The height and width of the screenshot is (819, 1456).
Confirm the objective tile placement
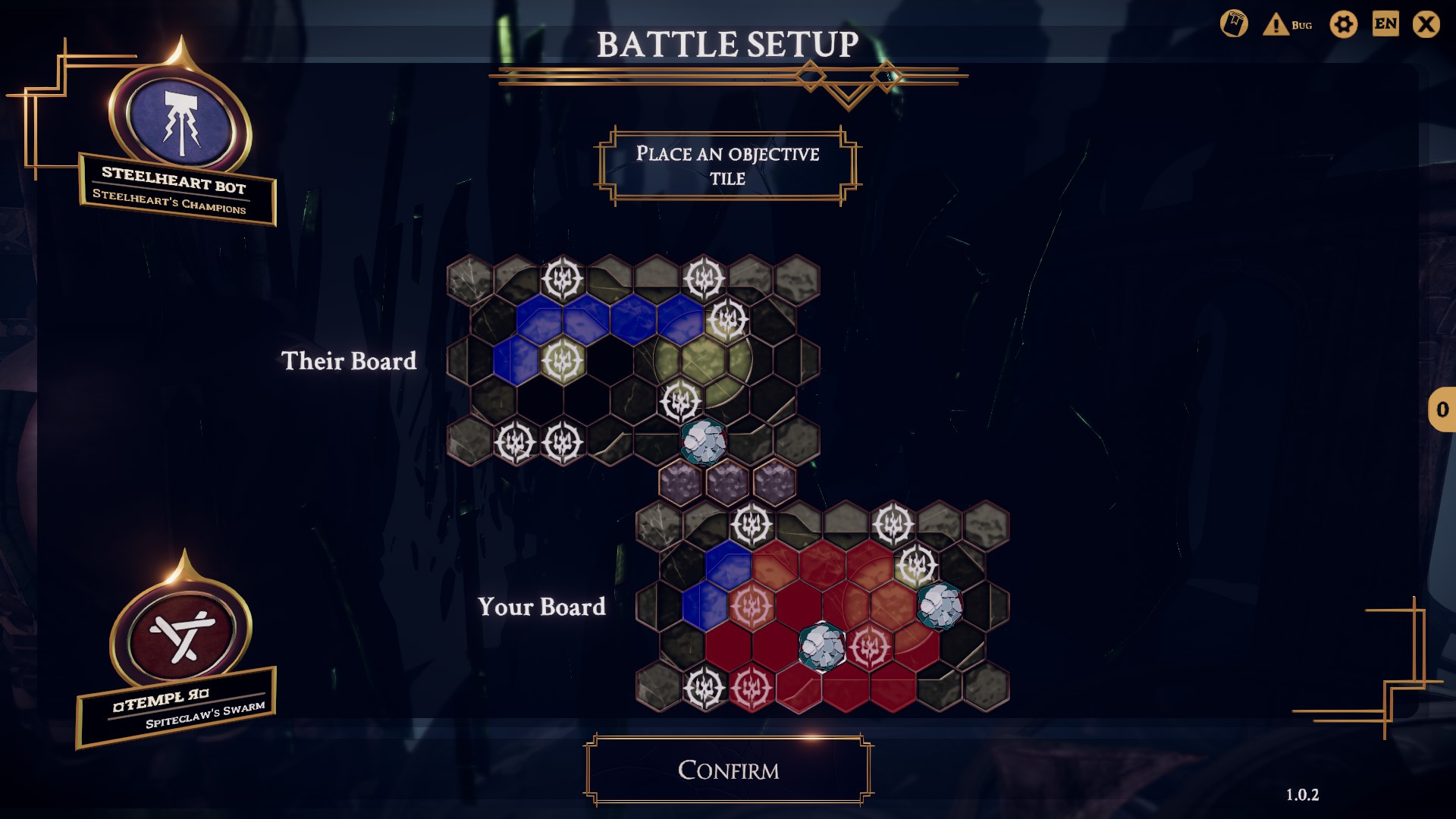(728, 770)
